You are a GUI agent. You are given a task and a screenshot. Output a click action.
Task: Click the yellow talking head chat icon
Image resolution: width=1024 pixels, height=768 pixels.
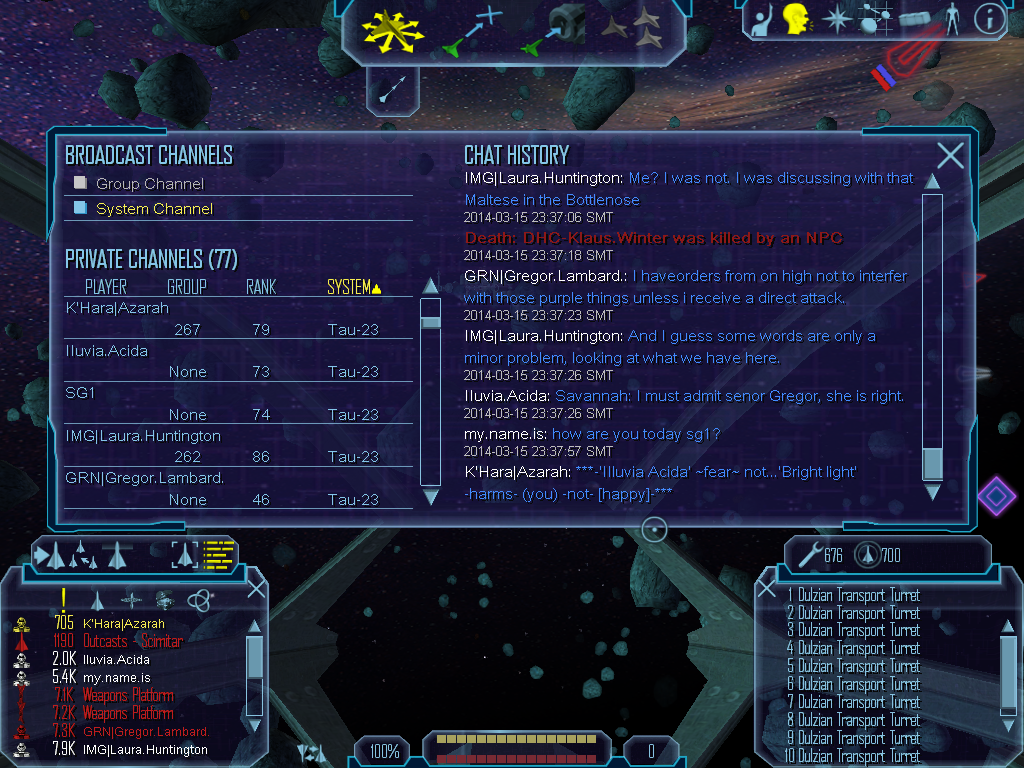tap(795, 18)
